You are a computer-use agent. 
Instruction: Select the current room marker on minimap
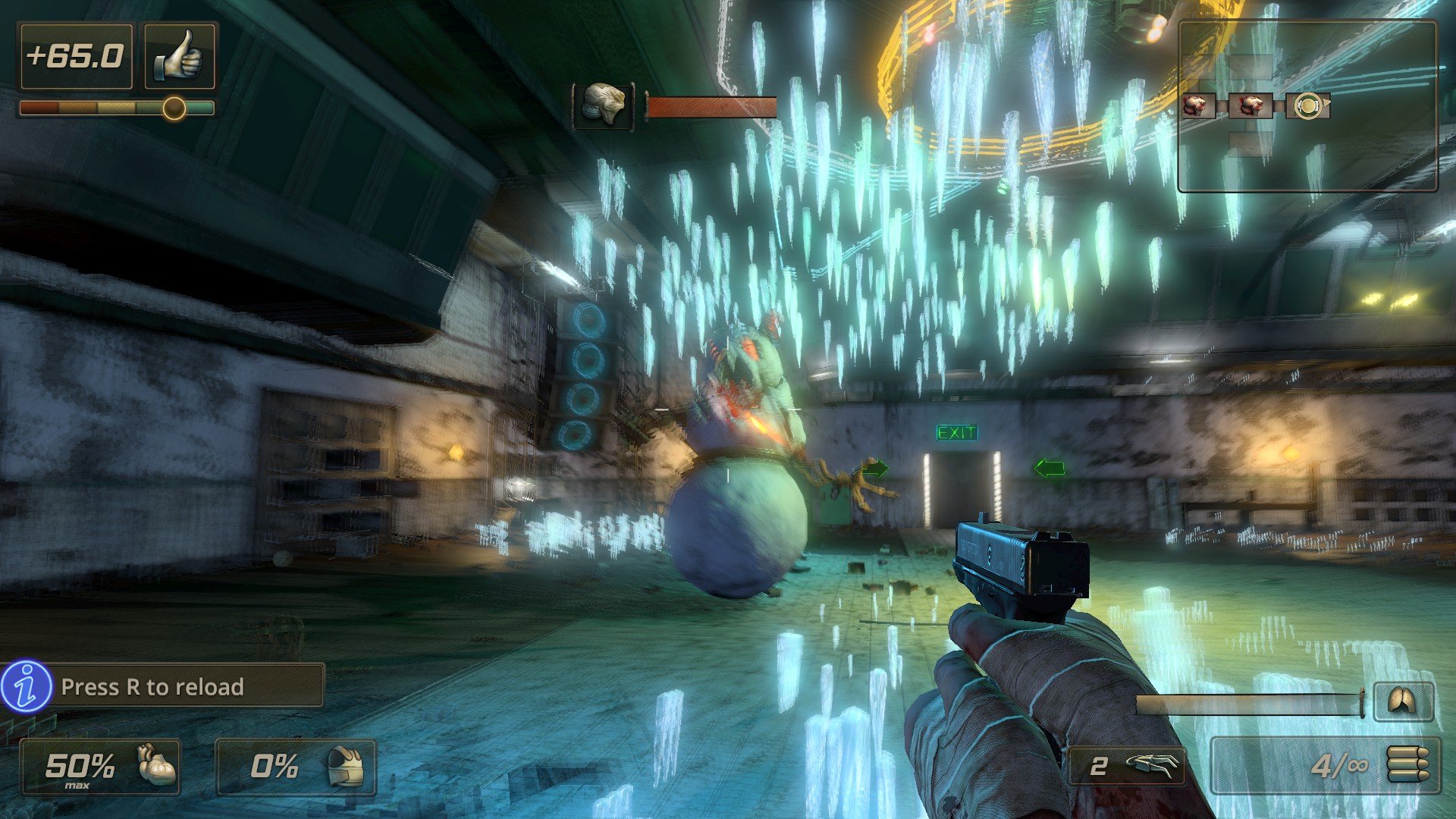click(1307, 106)
